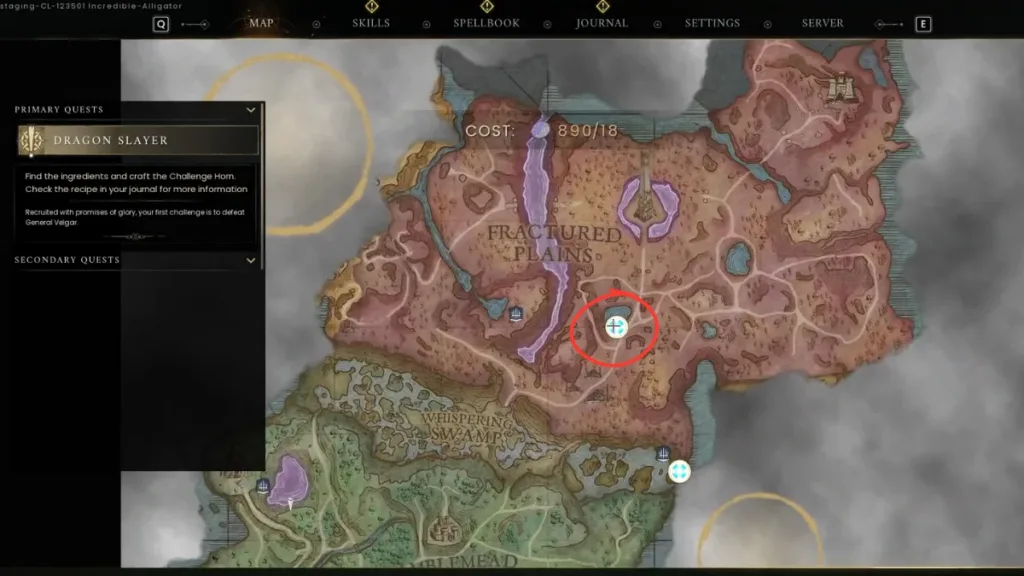Select the Dragon Slayer quest entry
Image resolution: width=1024 pixels, height=576 pixels.
138,141
